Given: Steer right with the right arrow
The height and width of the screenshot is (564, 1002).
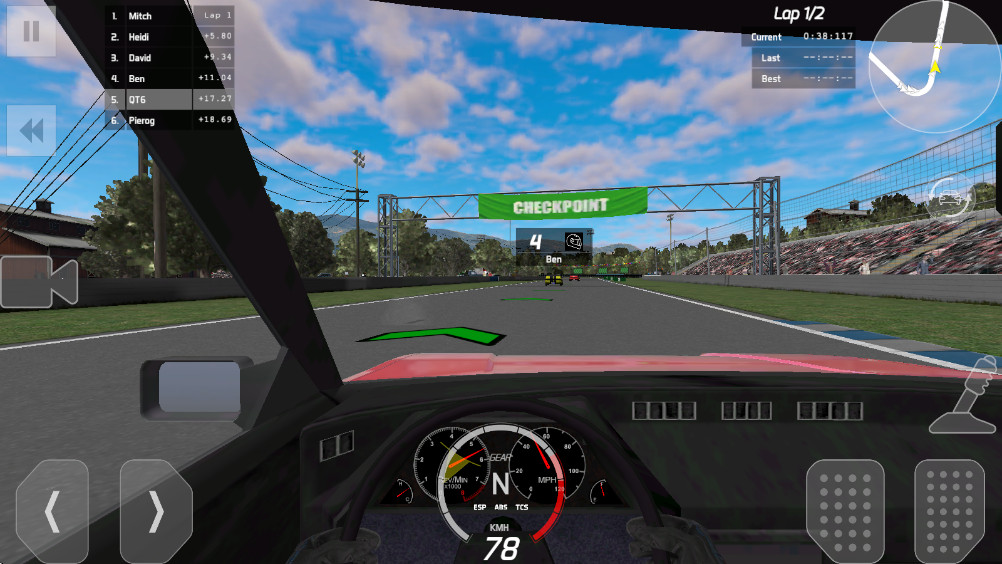Looking at the screenshot, I should pyautogui.click(x=156, y=511).
